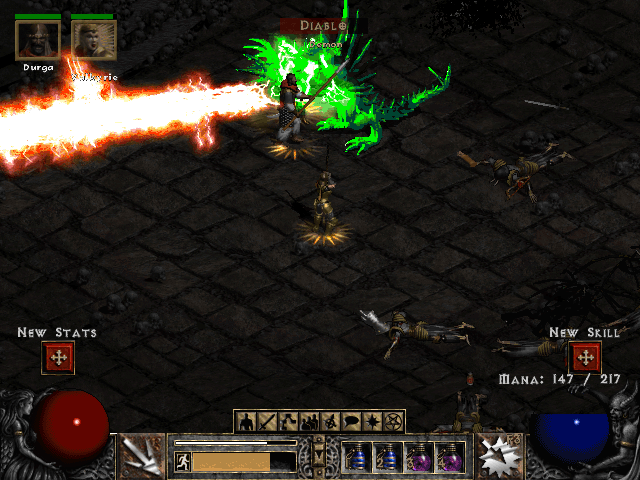Open the skill tree panel icon
Screen dimensions: 640x480
tap(289, 421)
